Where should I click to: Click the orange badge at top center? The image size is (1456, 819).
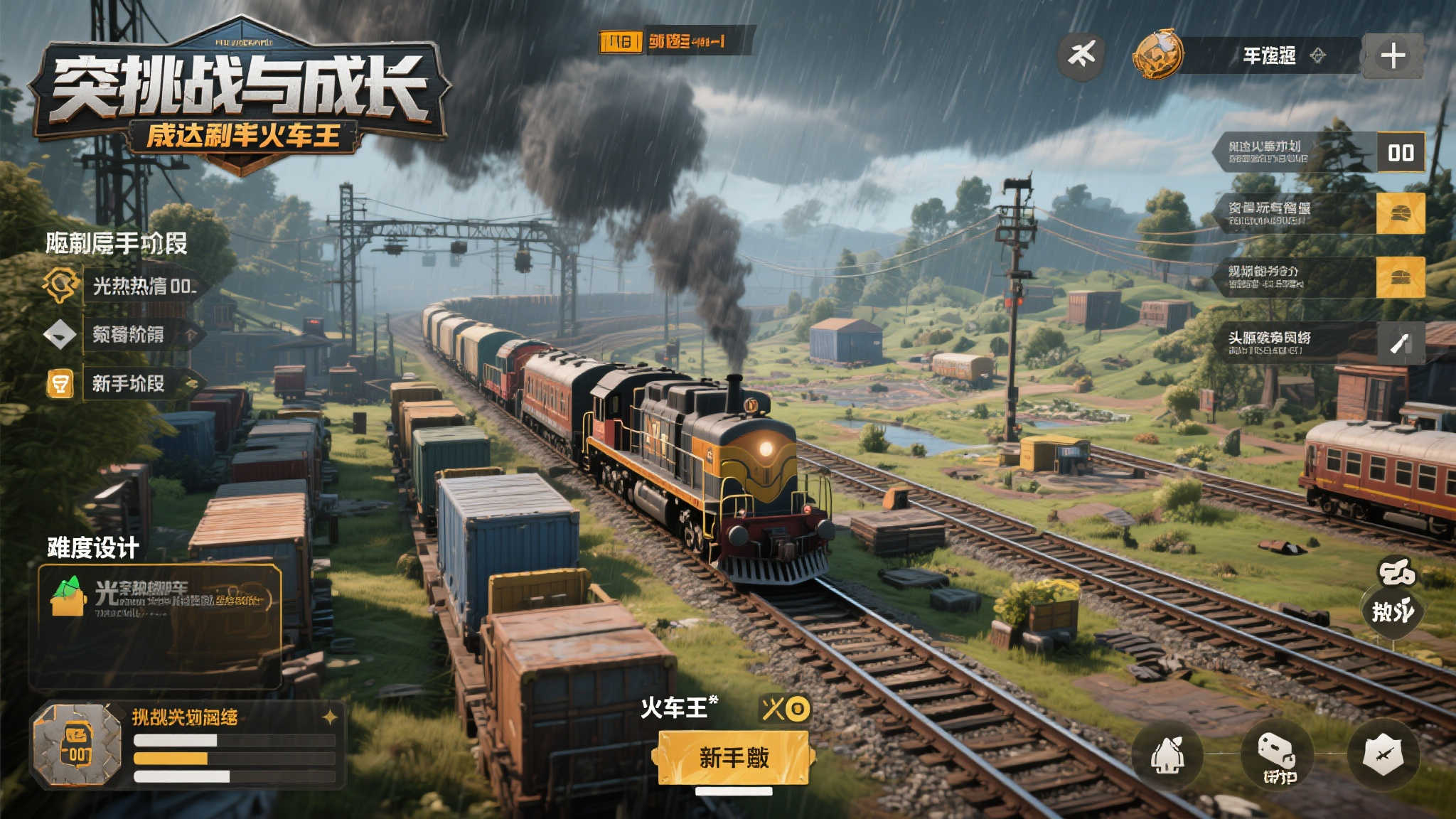(x=621, y=42)
